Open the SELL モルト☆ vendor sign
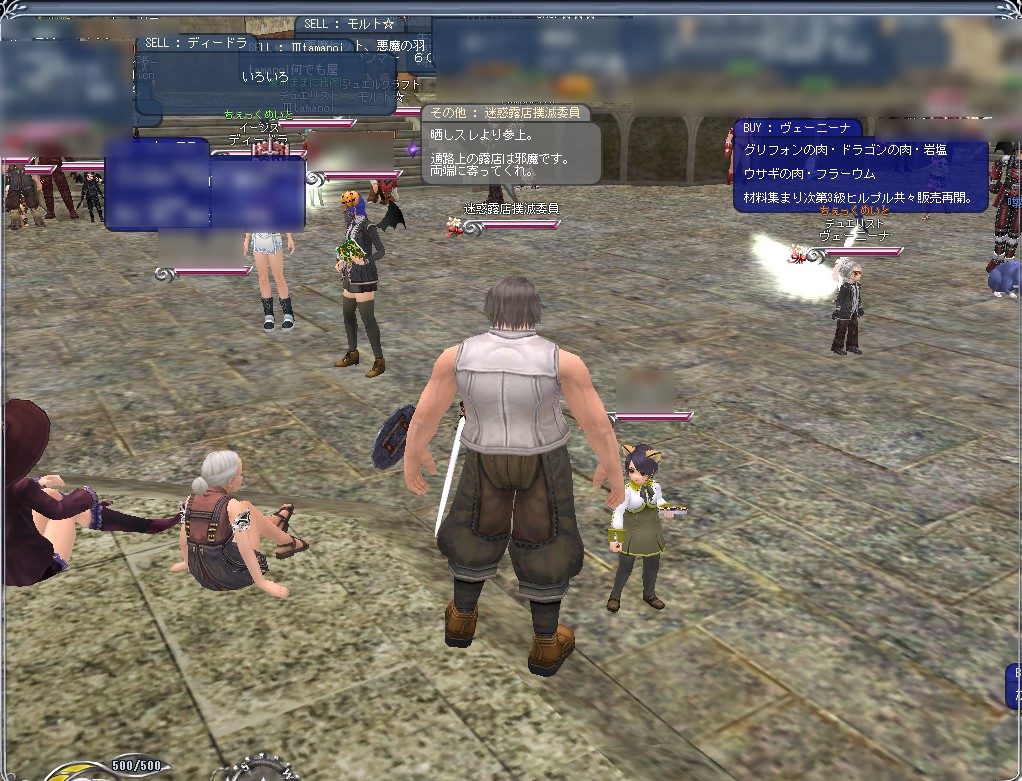 363,23
